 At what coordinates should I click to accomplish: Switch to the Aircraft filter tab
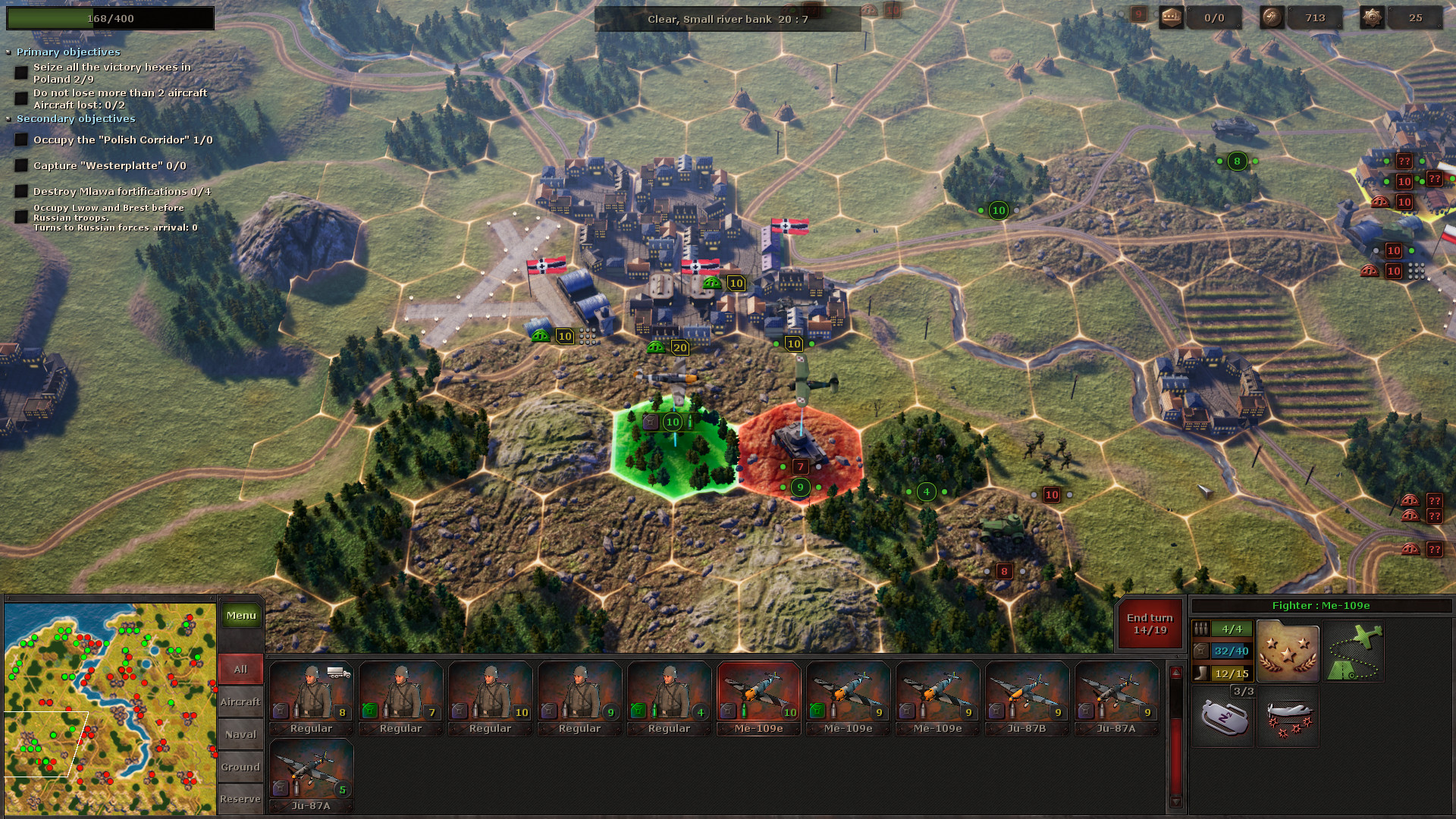[x=240, y=701]
